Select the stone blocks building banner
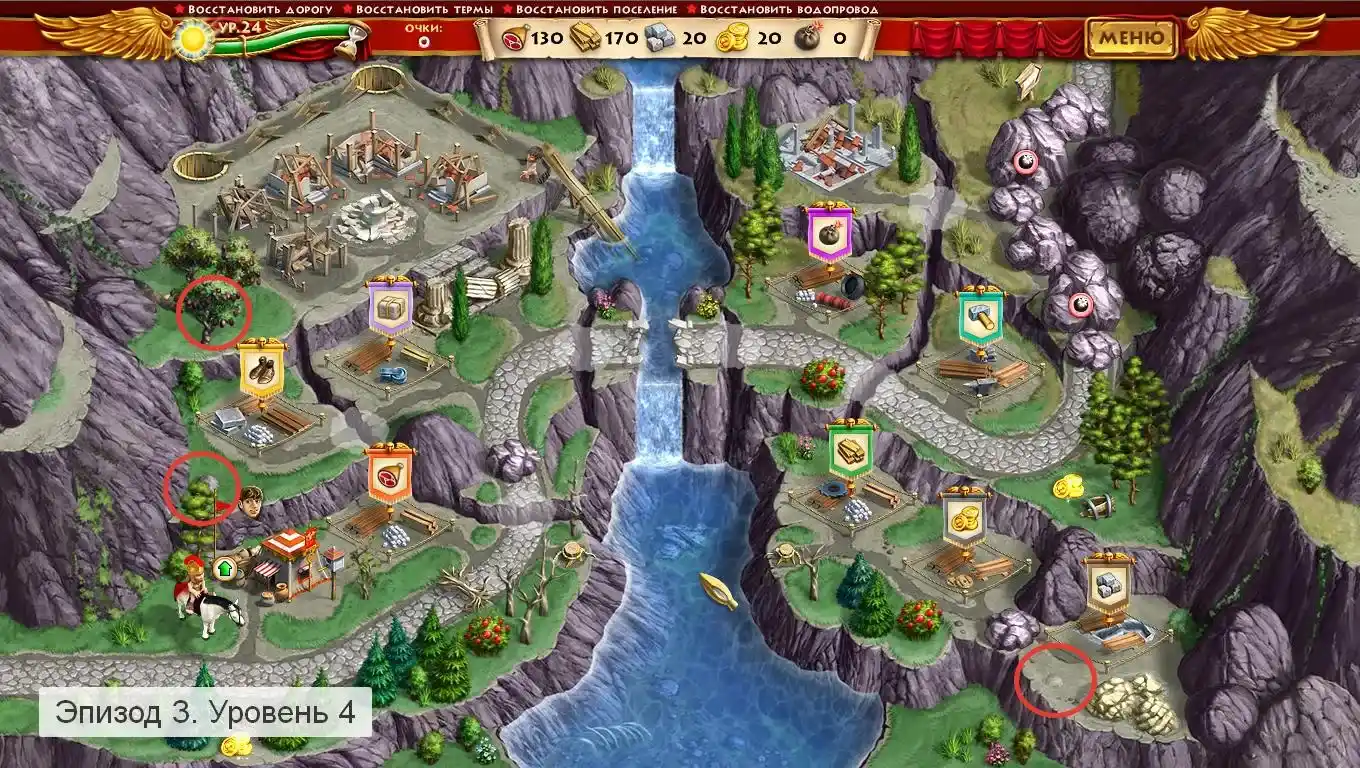 (1106, 583)
